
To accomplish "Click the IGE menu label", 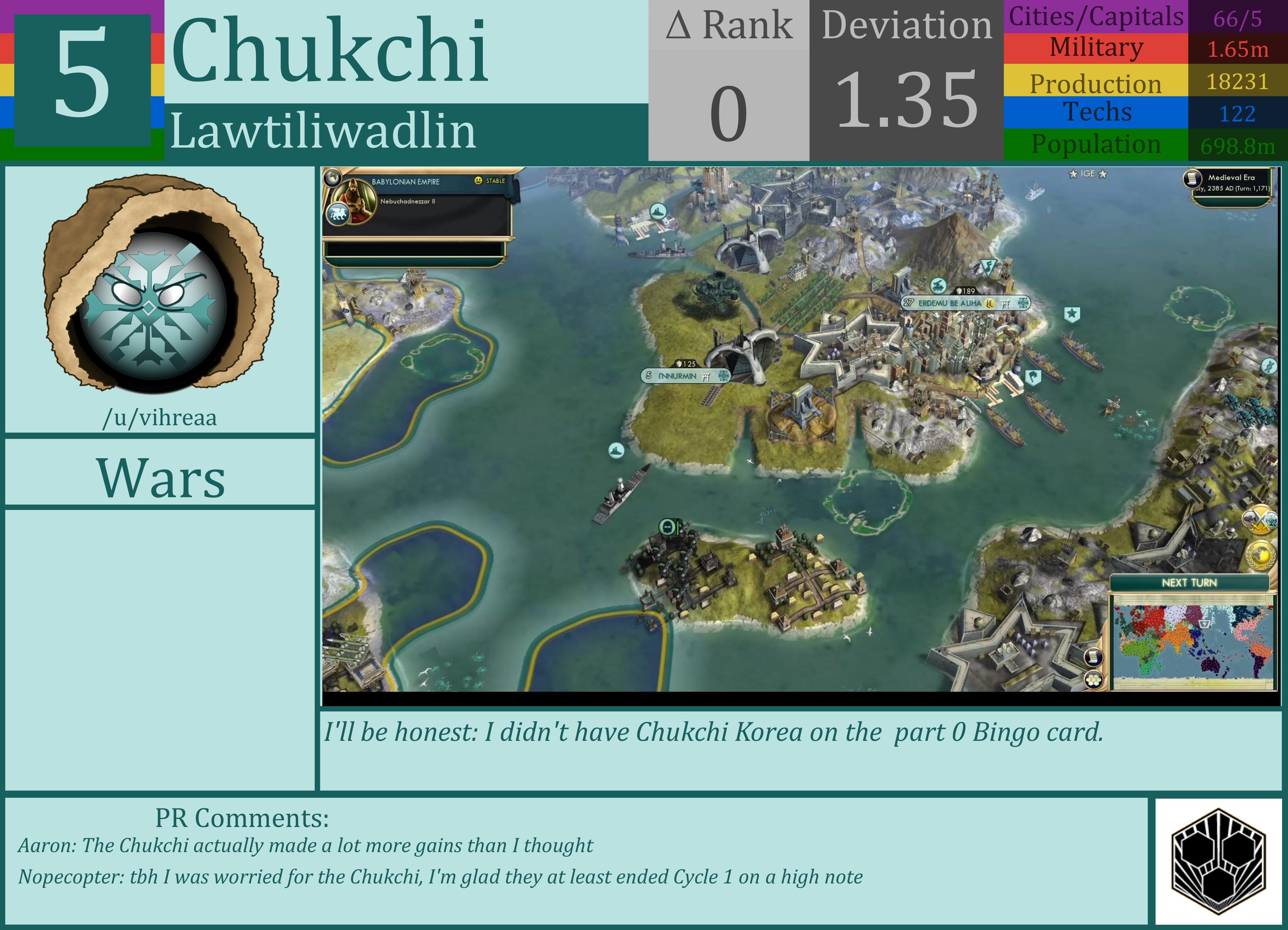I will click(1088, 174).
